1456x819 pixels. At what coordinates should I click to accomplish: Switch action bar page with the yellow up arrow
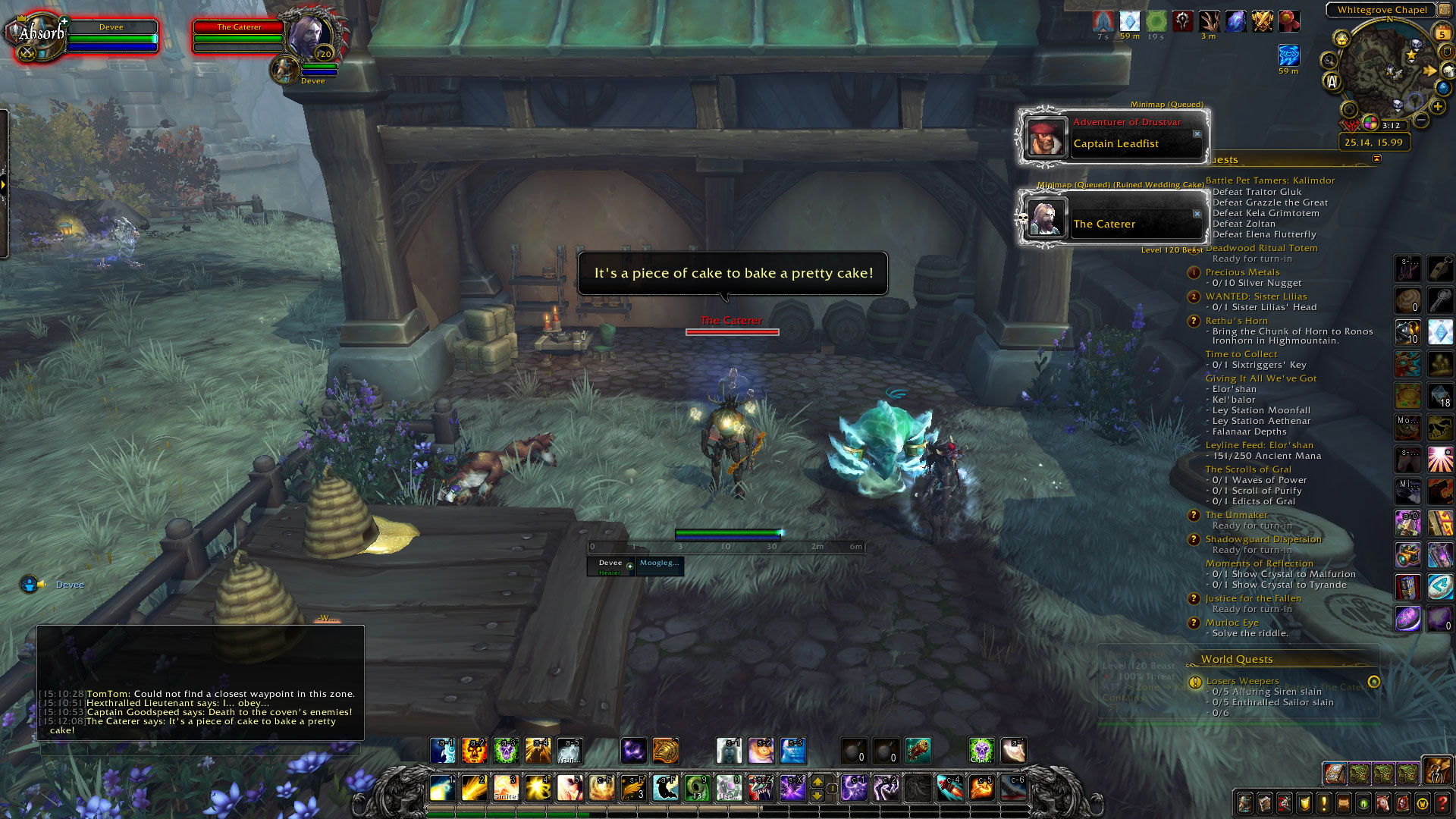coord(817,780)
